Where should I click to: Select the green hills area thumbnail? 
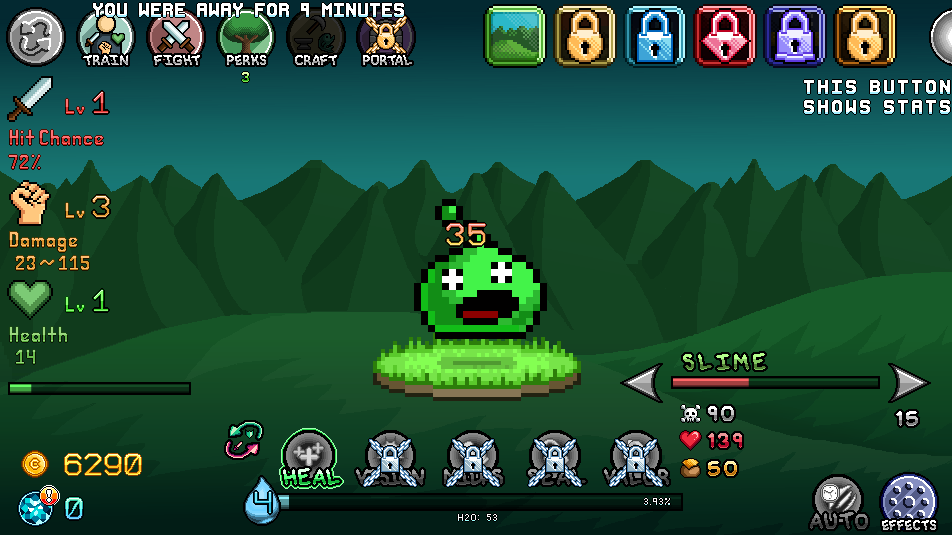515,36
